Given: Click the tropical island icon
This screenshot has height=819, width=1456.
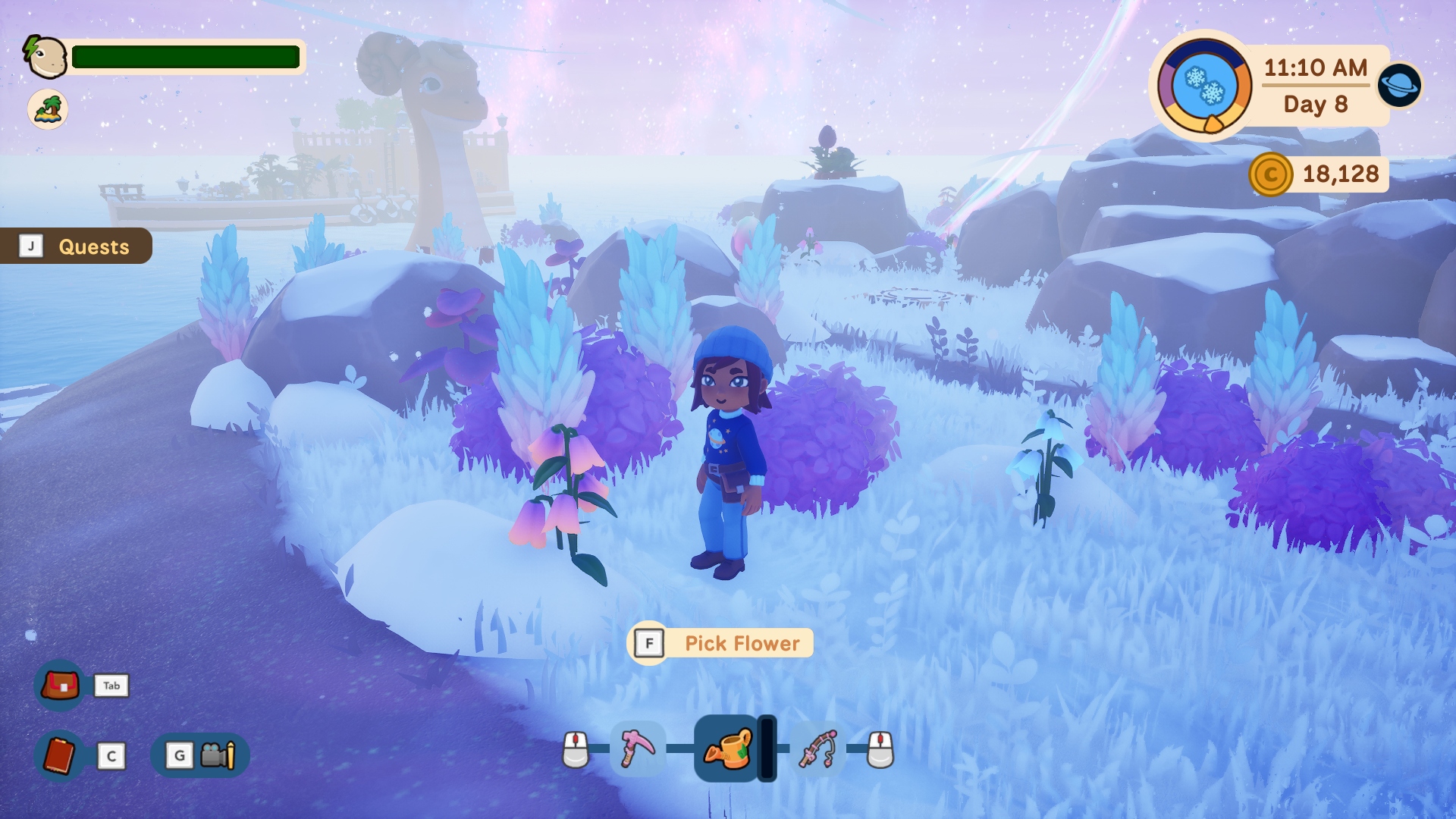Looking at the screenshot, I should tap(48, 109).
